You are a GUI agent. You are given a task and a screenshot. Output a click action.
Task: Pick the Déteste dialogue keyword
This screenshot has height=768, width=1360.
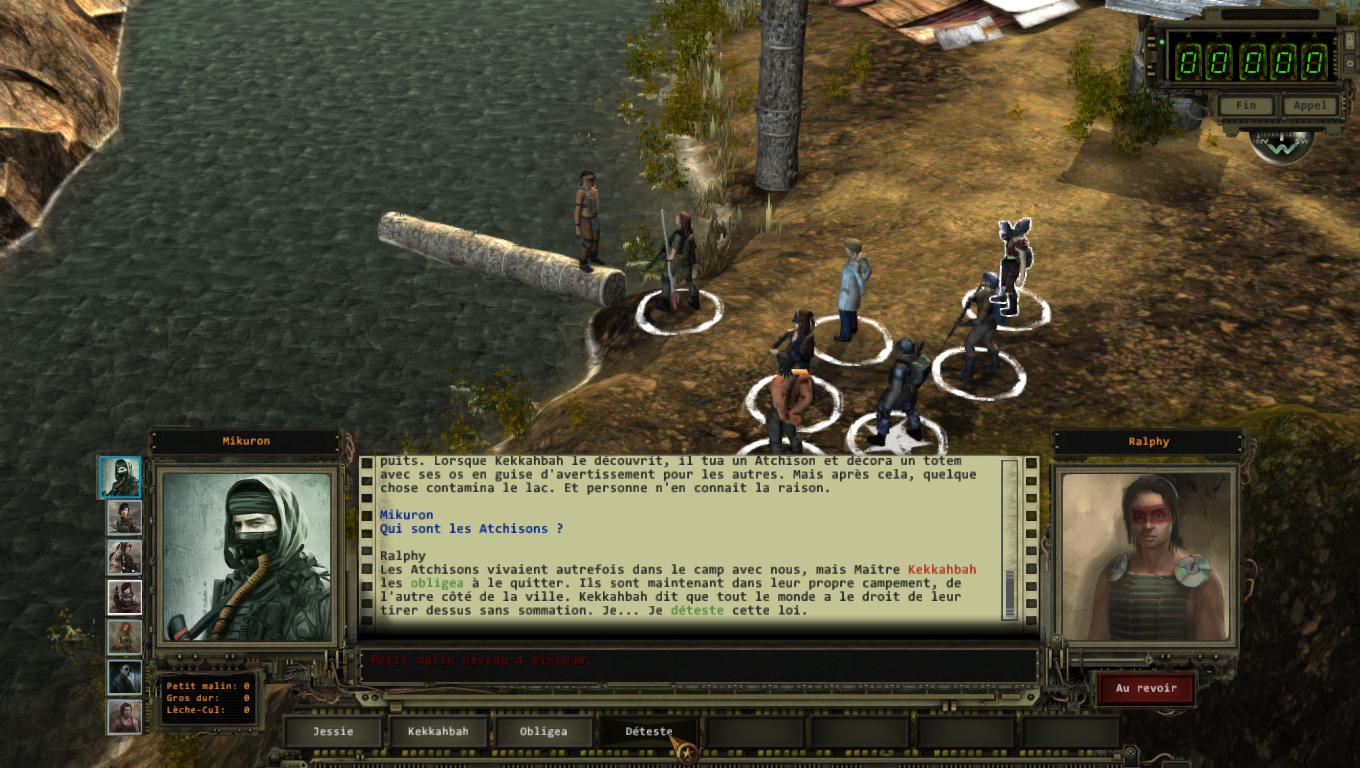click(x=648, y=731)
